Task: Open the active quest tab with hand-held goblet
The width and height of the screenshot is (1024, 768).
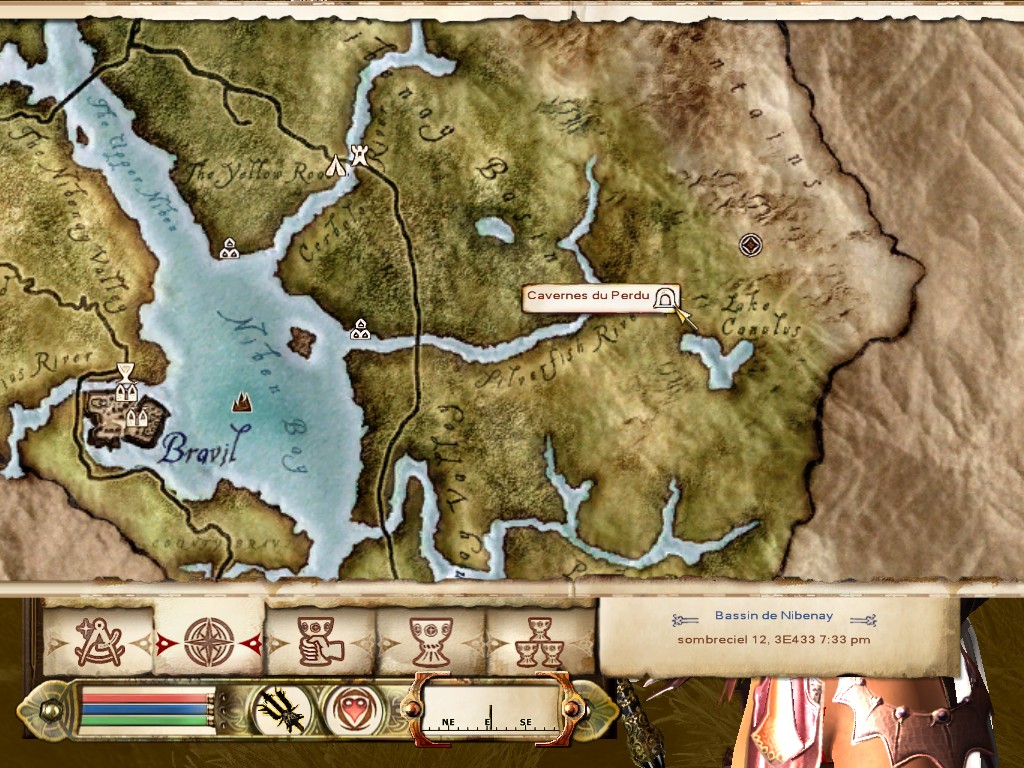Action: tap(320, 641)
